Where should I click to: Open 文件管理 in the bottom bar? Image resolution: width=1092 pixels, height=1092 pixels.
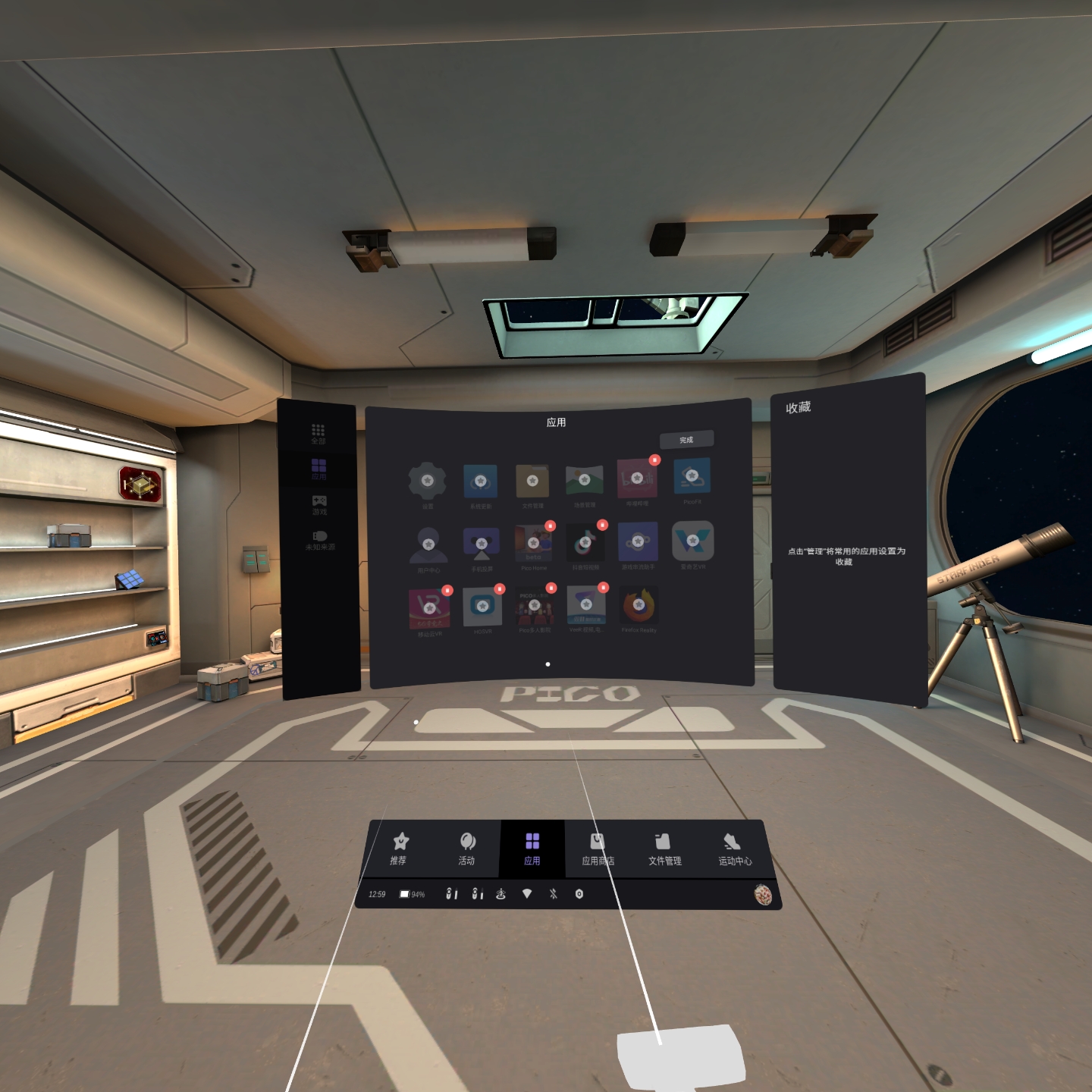tap(664, 849)
